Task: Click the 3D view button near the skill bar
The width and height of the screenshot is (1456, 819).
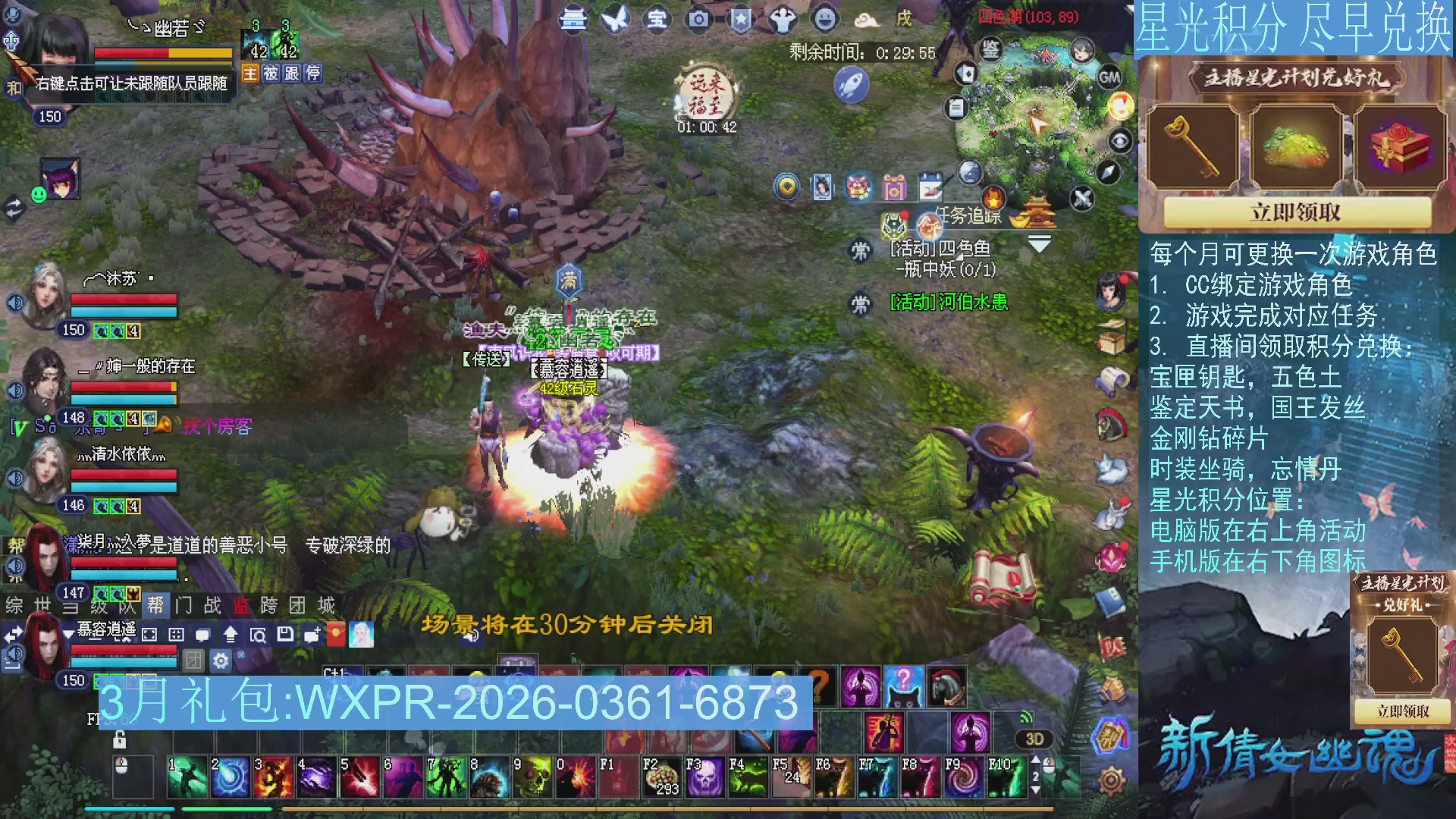Action: [1034, 739]
